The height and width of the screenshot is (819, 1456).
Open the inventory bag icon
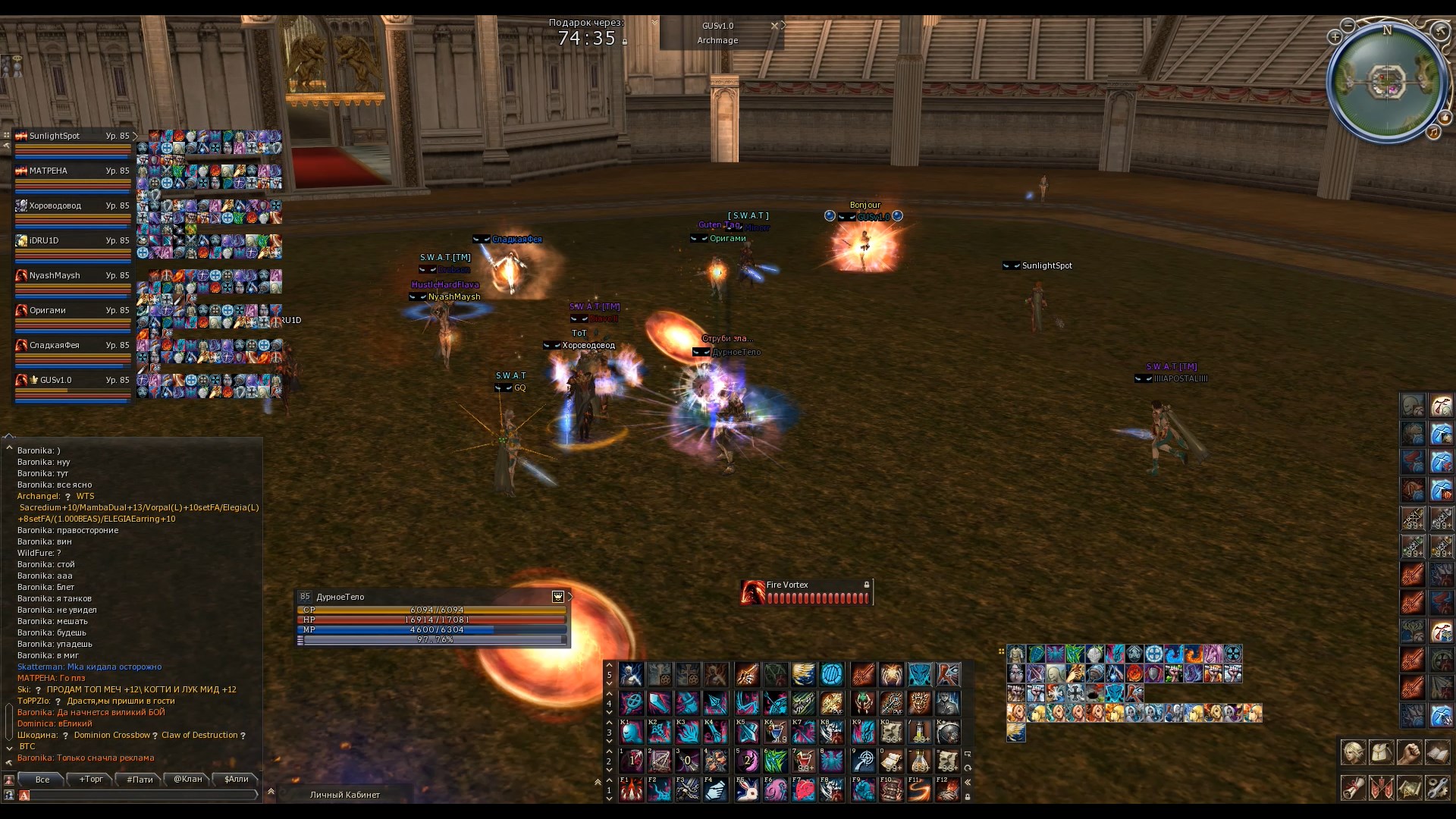[1382, 753]
